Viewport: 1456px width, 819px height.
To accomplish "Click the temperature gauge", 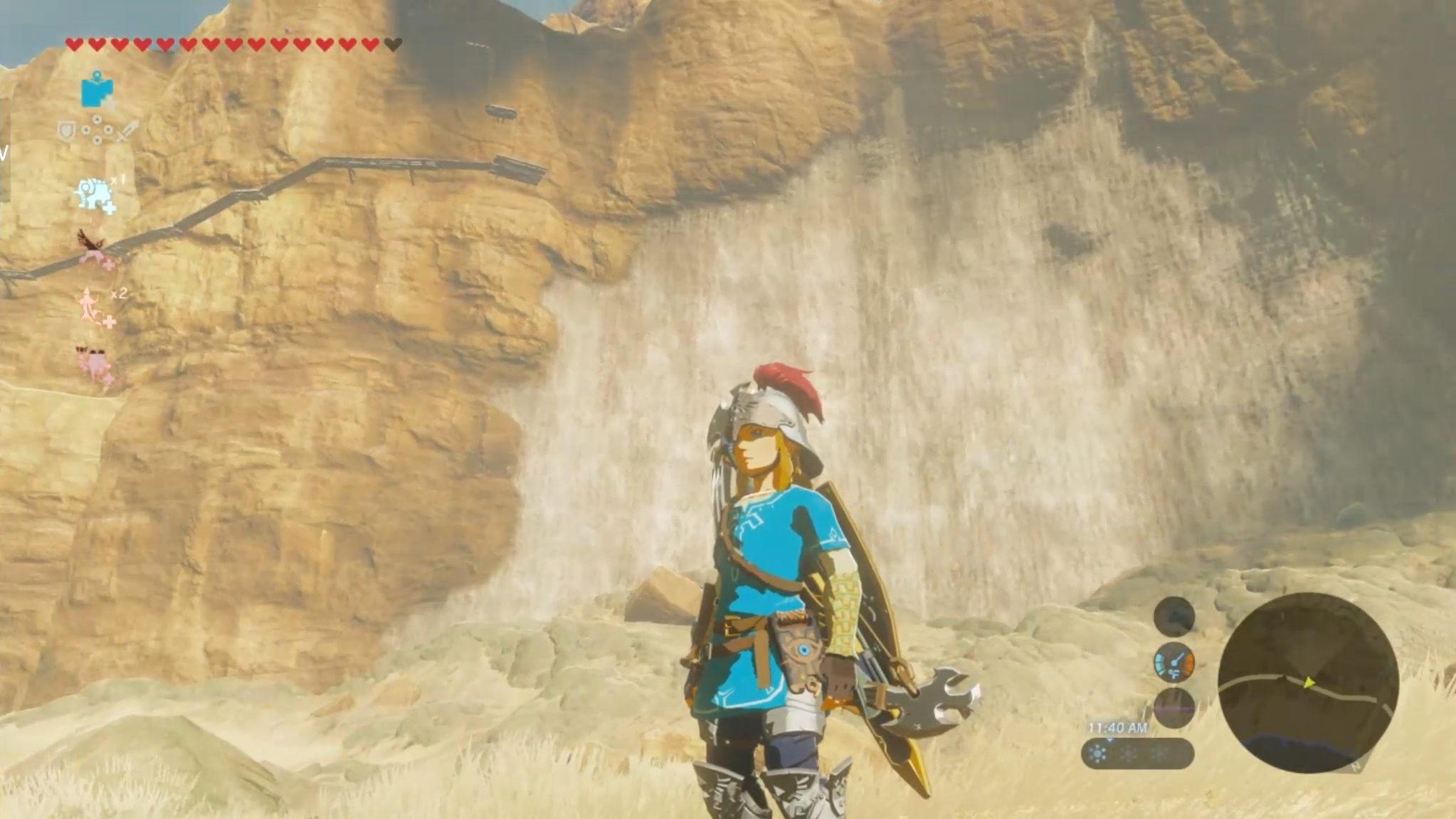I will (x=1173, y=662).
